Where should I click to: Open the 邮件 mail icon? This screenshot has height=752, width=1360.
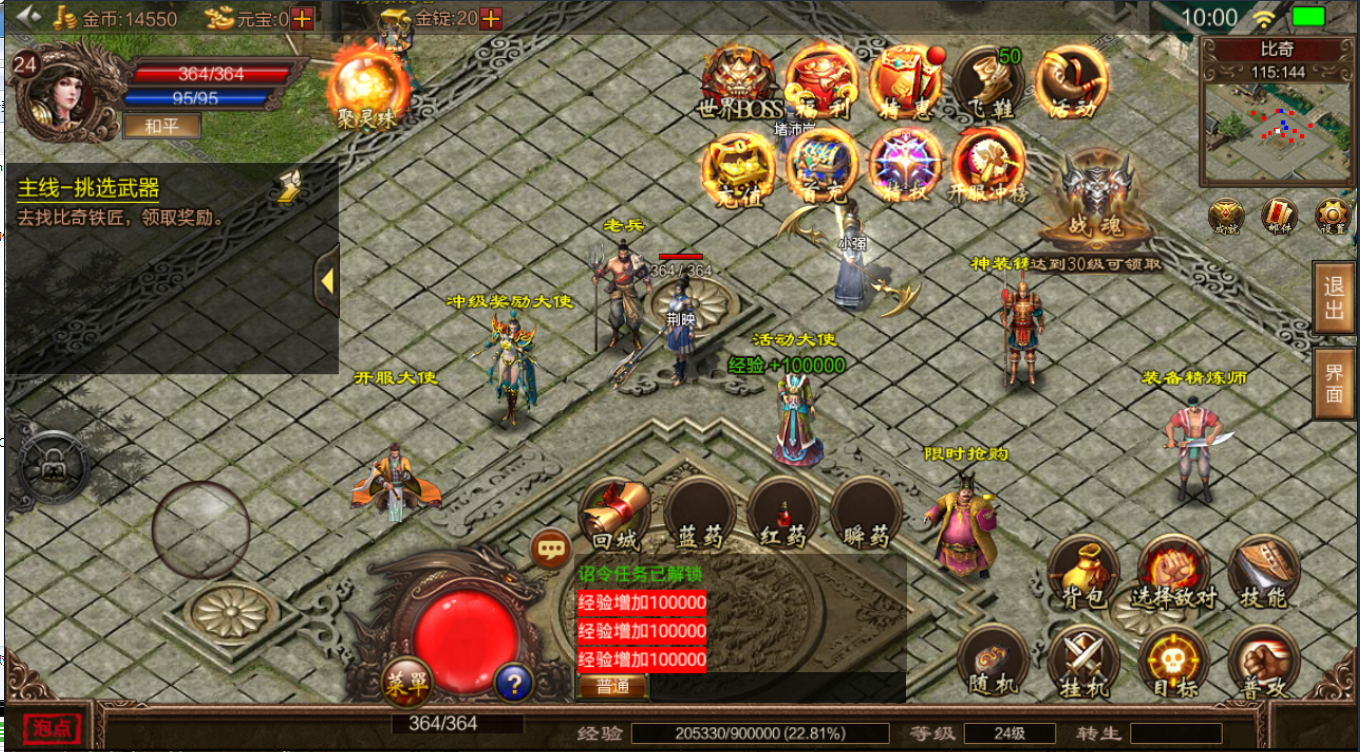[x=1279, y=215]
